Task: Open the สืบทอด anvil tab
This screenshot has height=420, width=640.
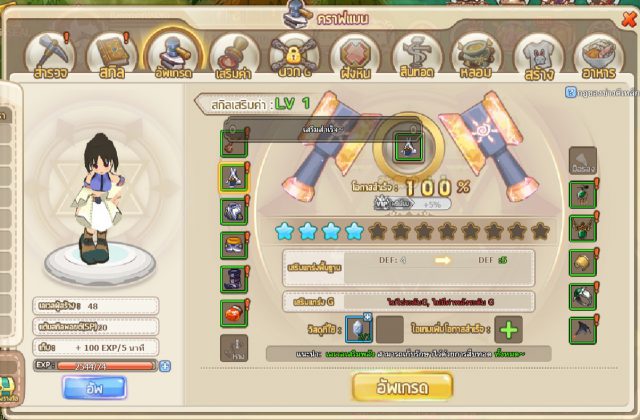Action: [416, 58]
